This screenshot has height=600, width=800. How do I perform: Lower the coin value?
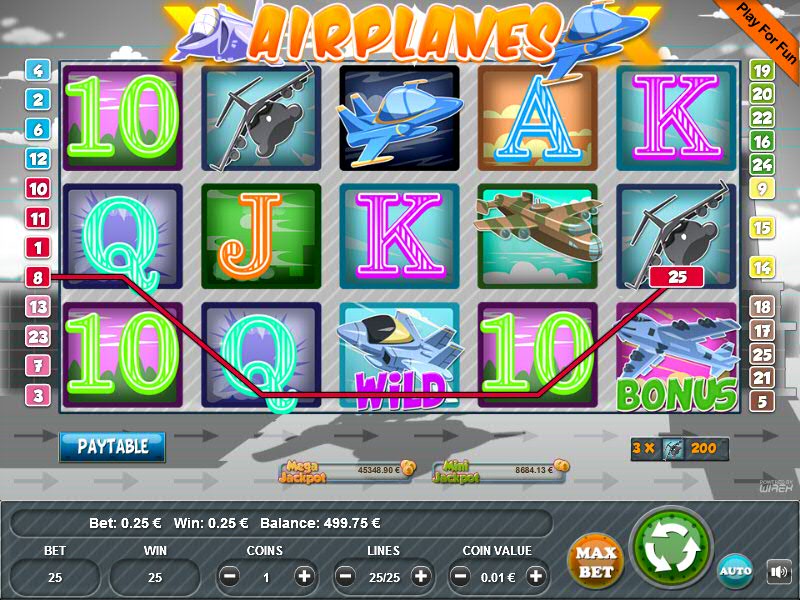click(462, 576)
